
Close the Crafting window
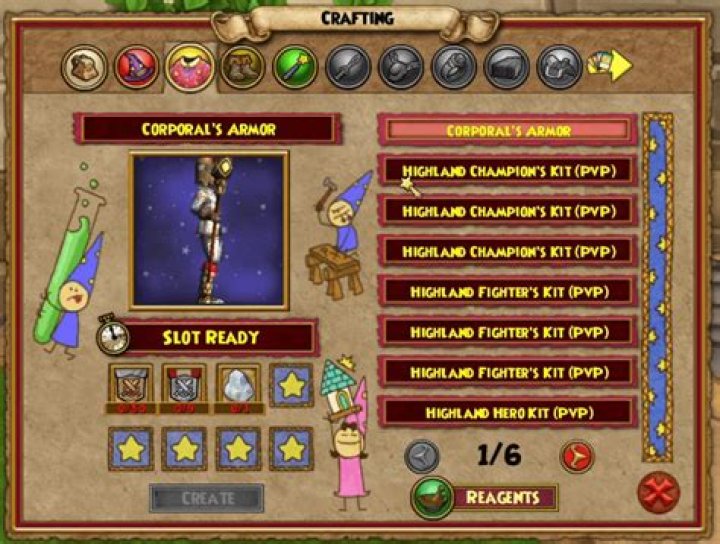[x=660, y=493]
